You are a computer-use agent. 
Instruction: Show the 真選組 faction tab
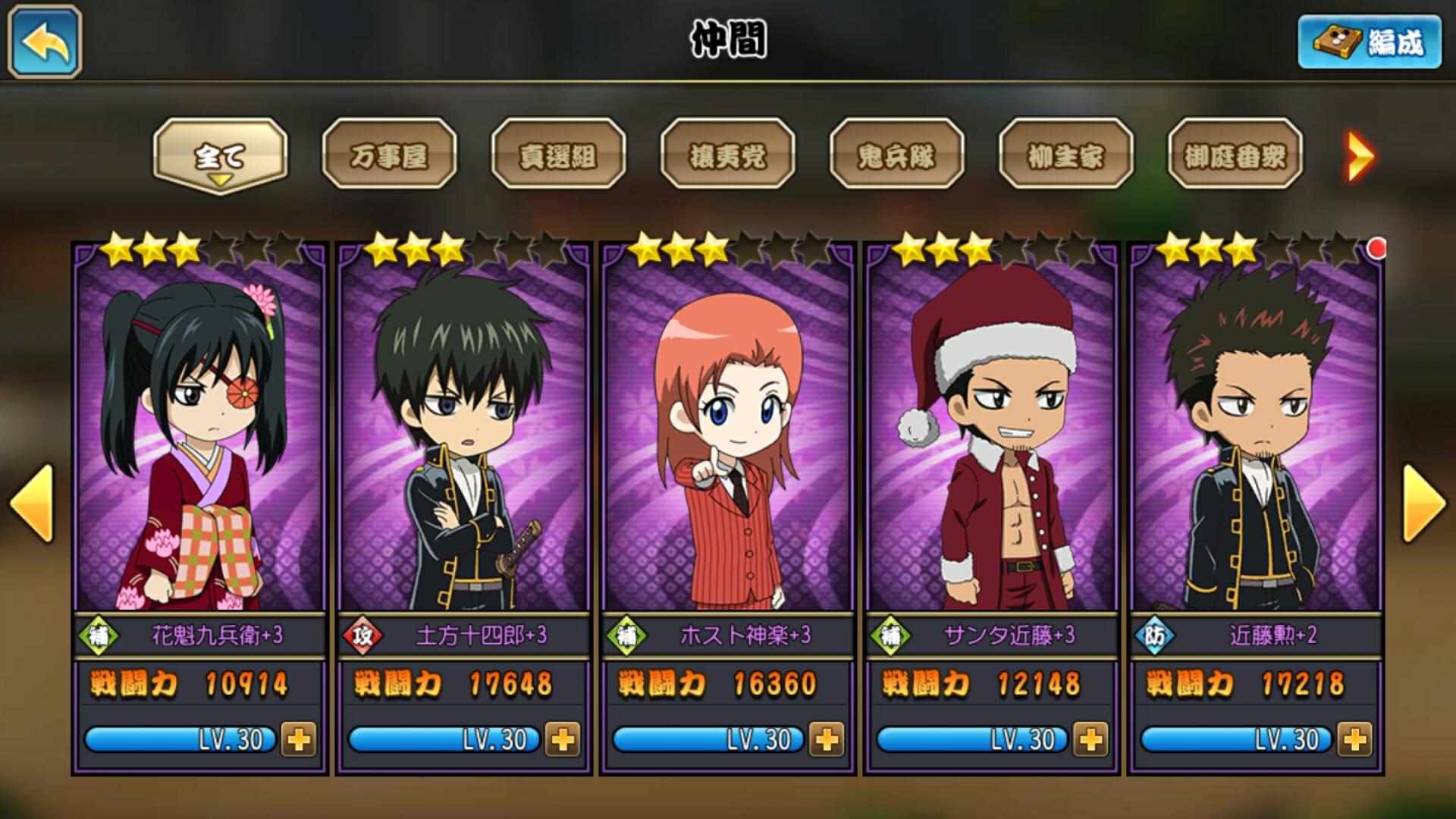[x=558, y=155]
